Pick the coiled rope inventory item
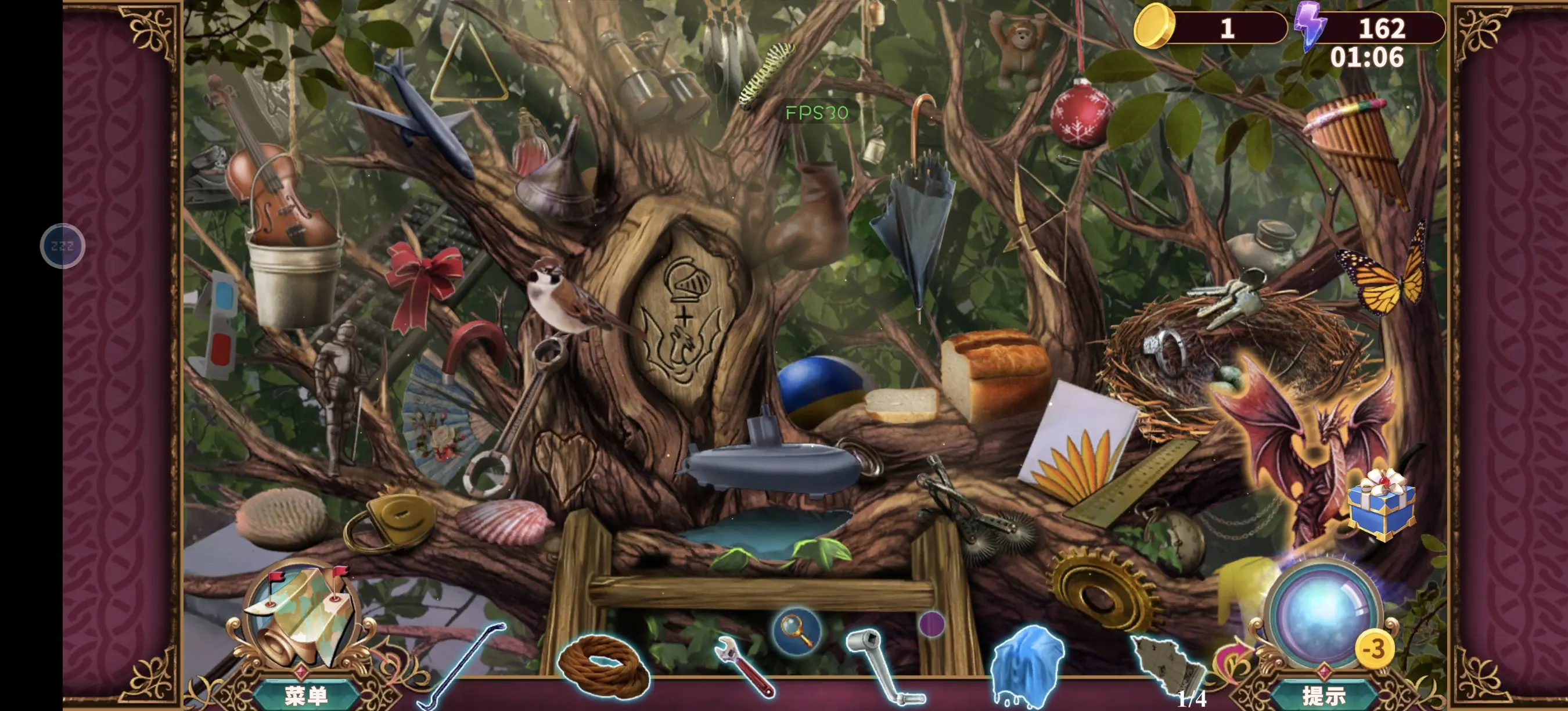Screen dimensions: 1568x711 click(x=603, y=666)
